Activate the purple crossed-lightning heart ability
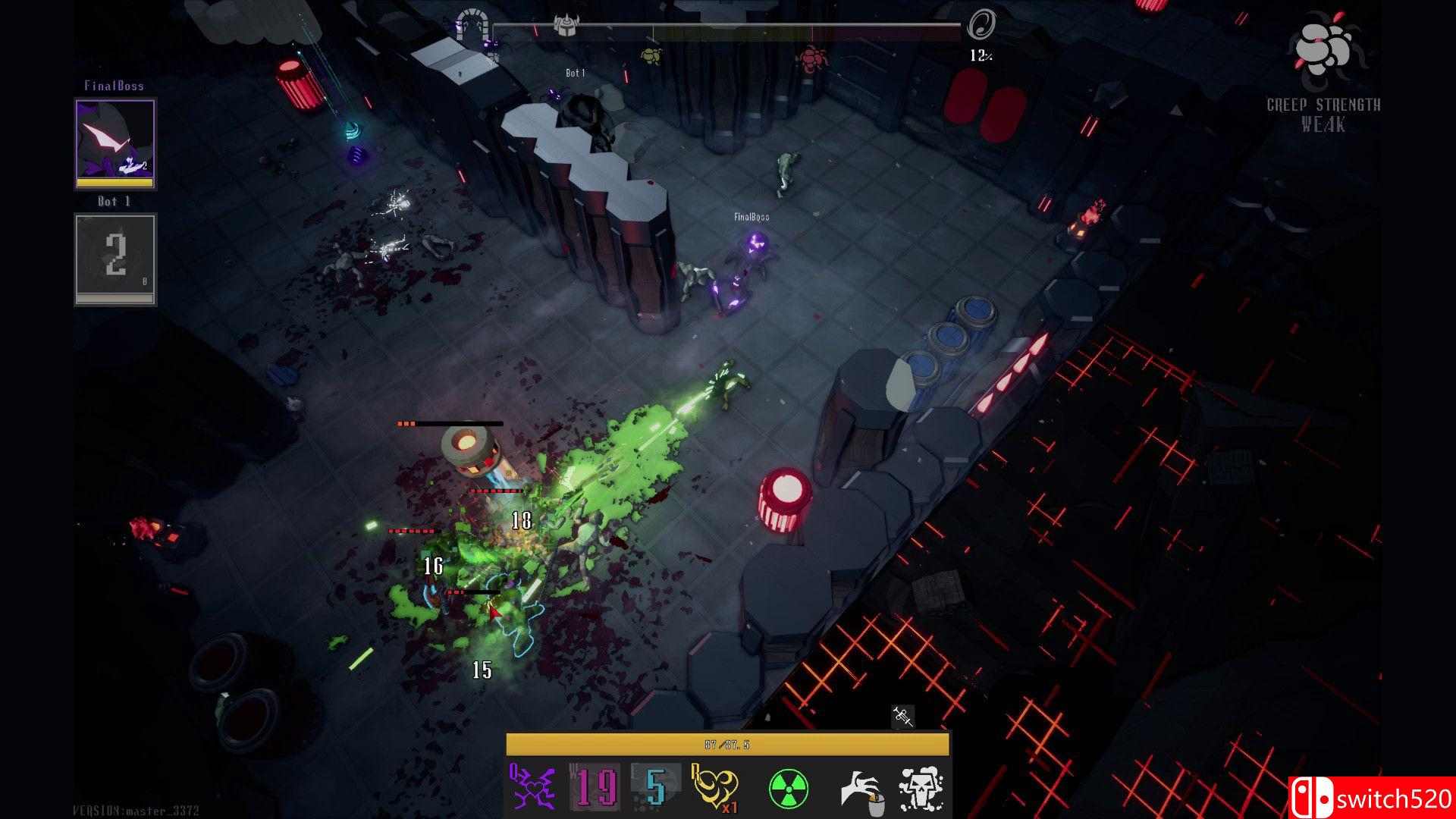 click(533, 789)
